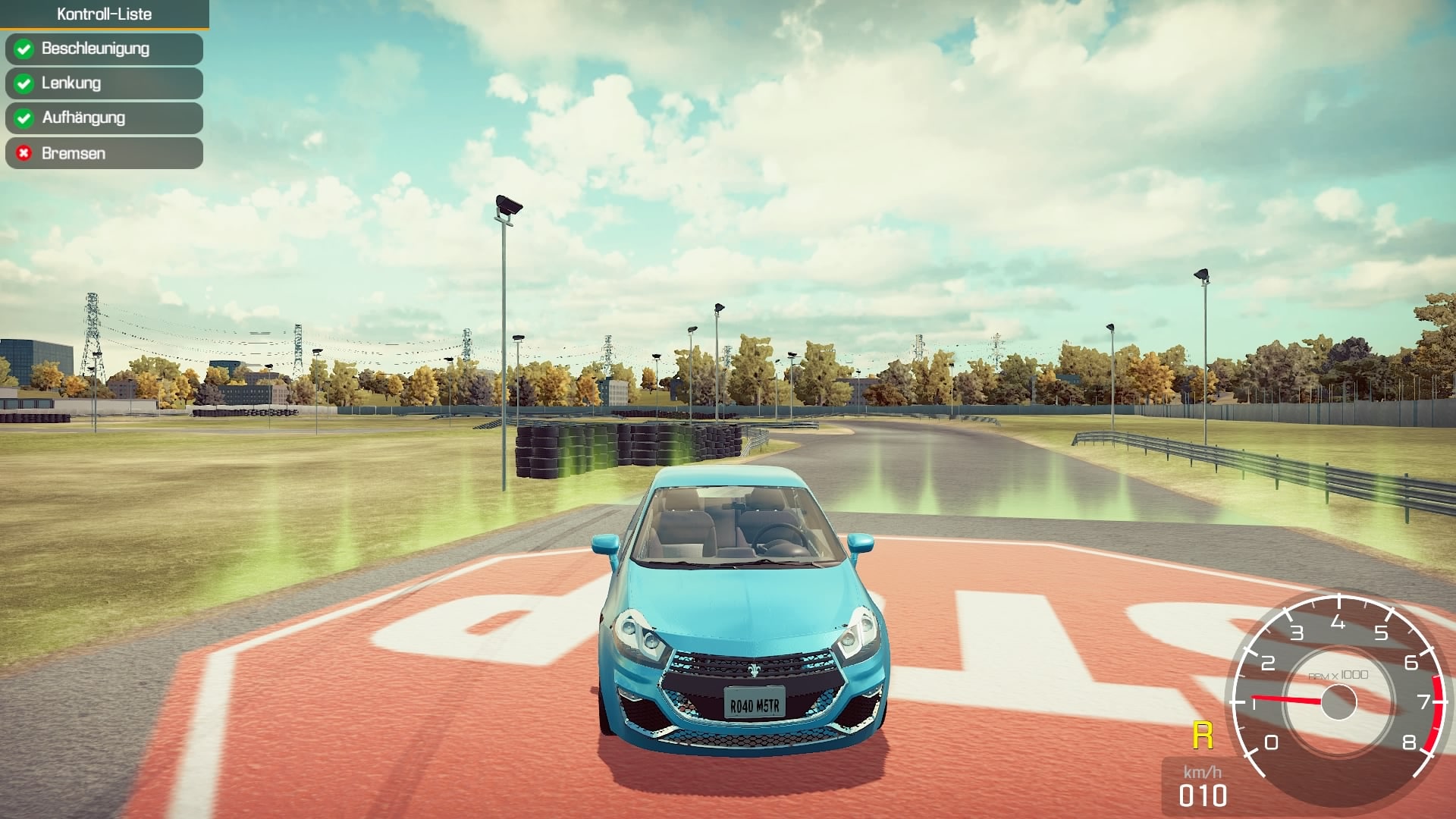Select the failed Bremsen checklist entry

[104, 153]
